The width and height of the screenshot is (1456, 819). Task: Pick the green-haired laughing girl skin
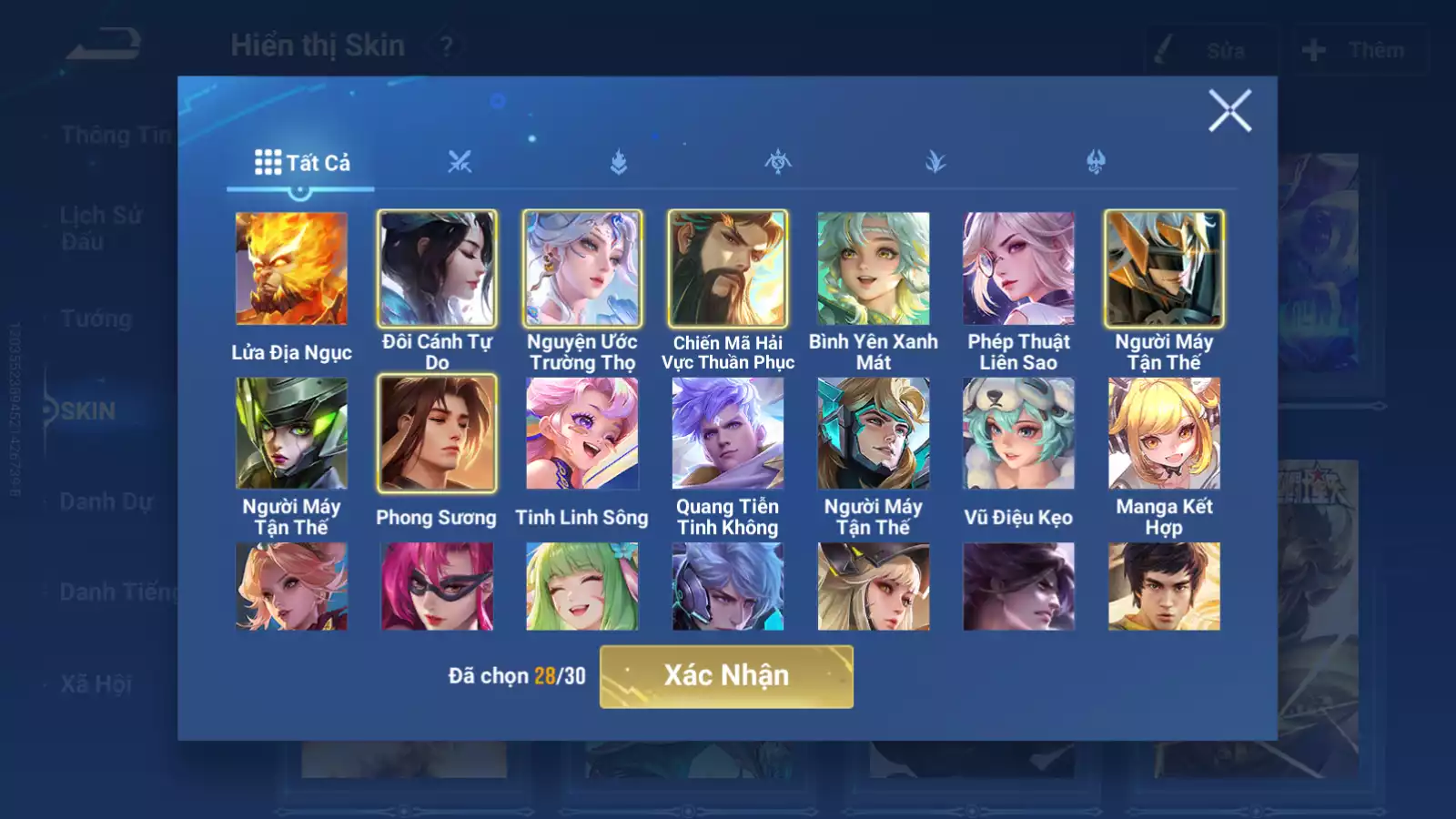click(x=582, y=586)
